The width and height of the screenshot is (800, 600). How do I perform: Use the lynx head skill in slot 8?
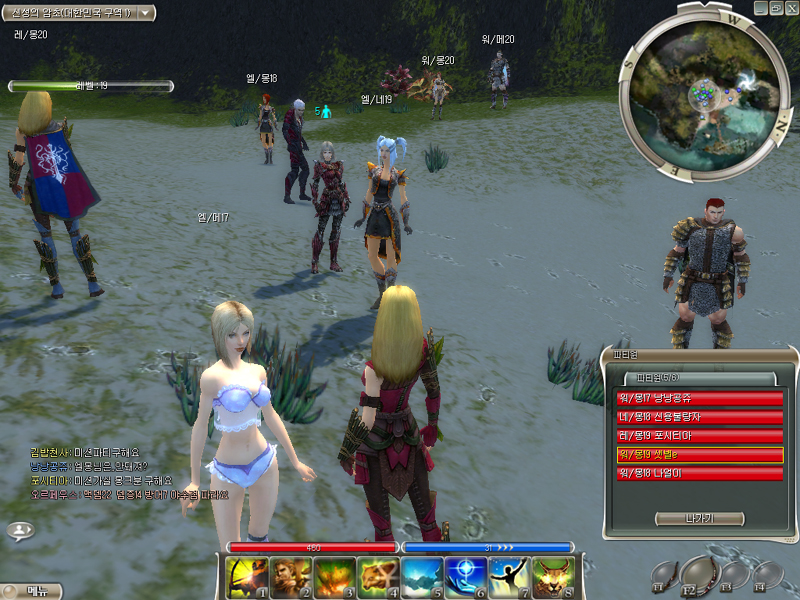pos(554,578)
